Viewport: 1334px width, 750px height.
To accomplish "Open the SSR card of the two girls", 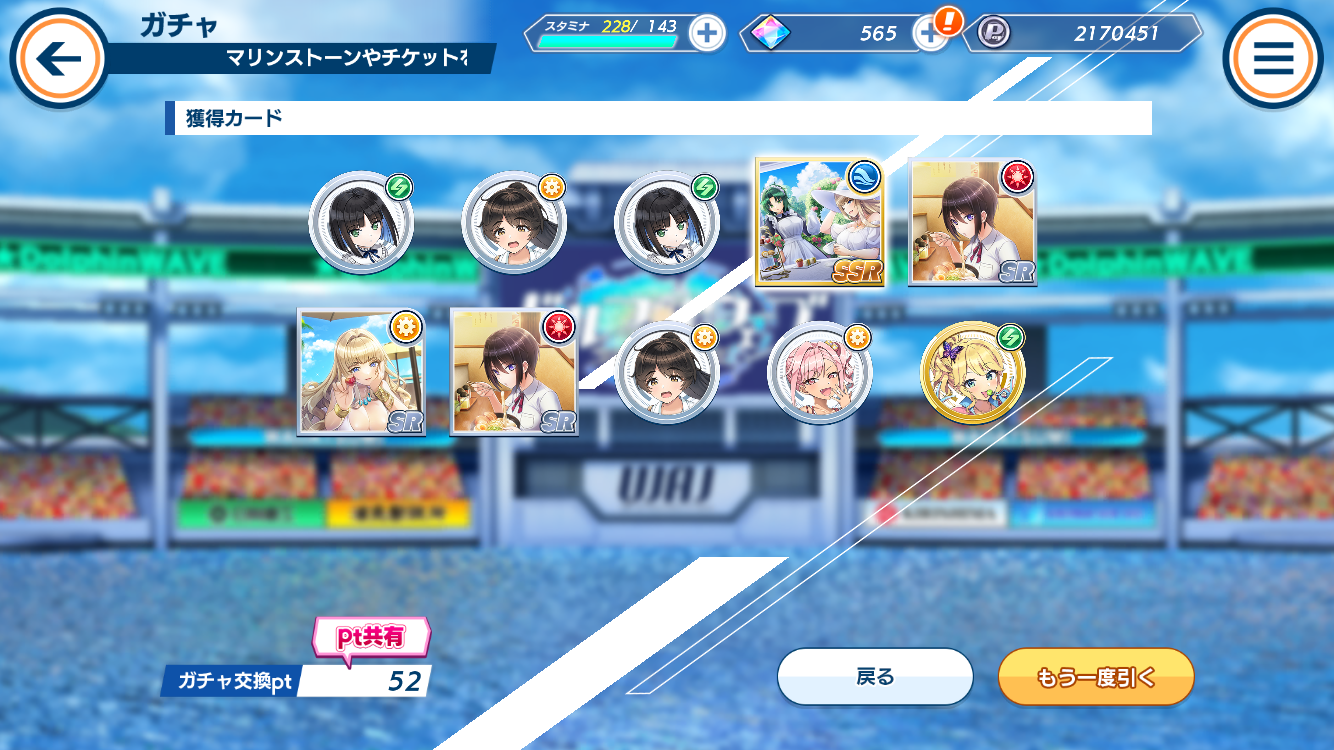I will click(820, 220).
